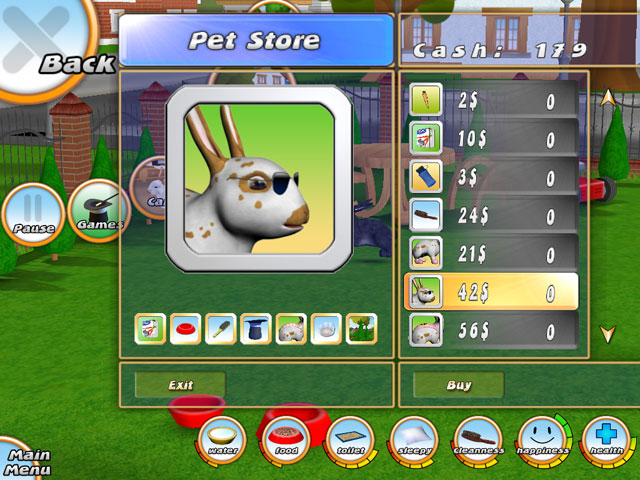The image size is (640, 480).
Task: Click the shop list down arrow
Action: pyautogui.click(x=607, y=334)
